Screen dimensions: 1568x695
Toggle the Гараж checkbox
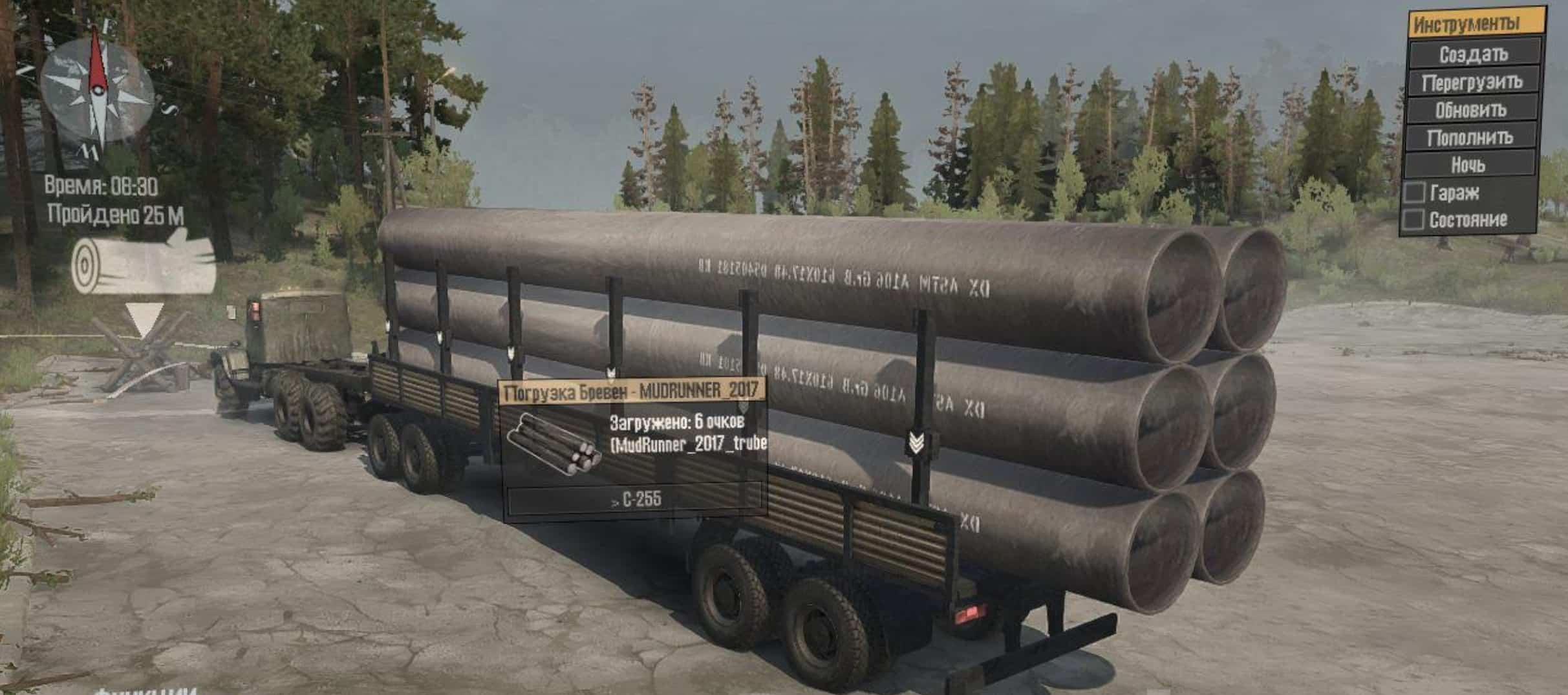[1415, 193]
